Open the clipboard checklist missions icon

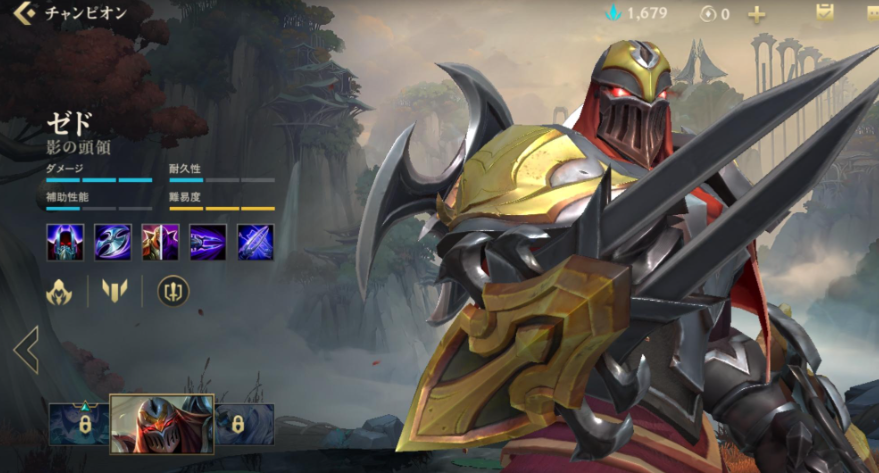coord(825,14)
